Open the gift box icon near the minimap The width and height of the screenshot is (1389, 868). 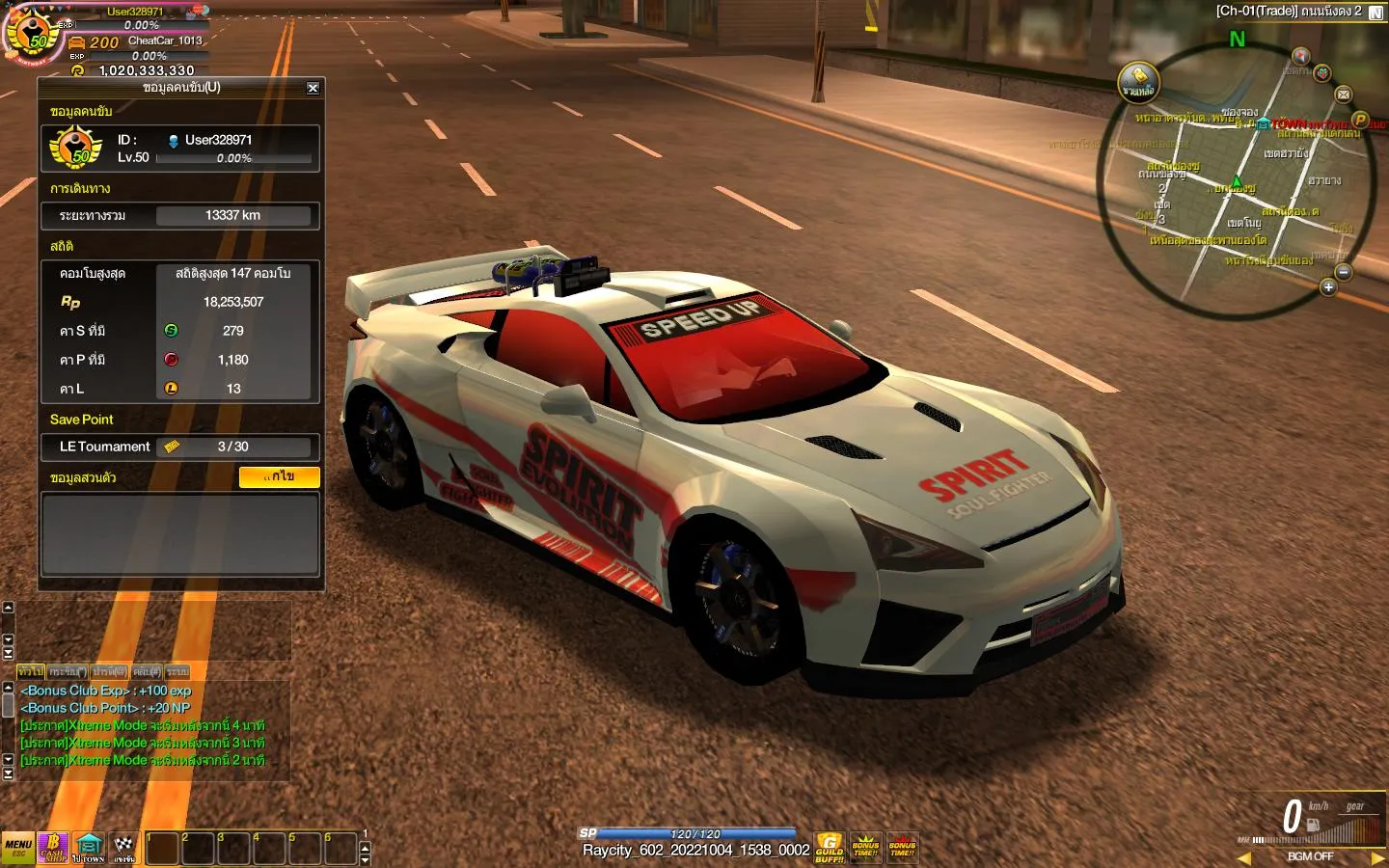click(x=1322, y=73)
